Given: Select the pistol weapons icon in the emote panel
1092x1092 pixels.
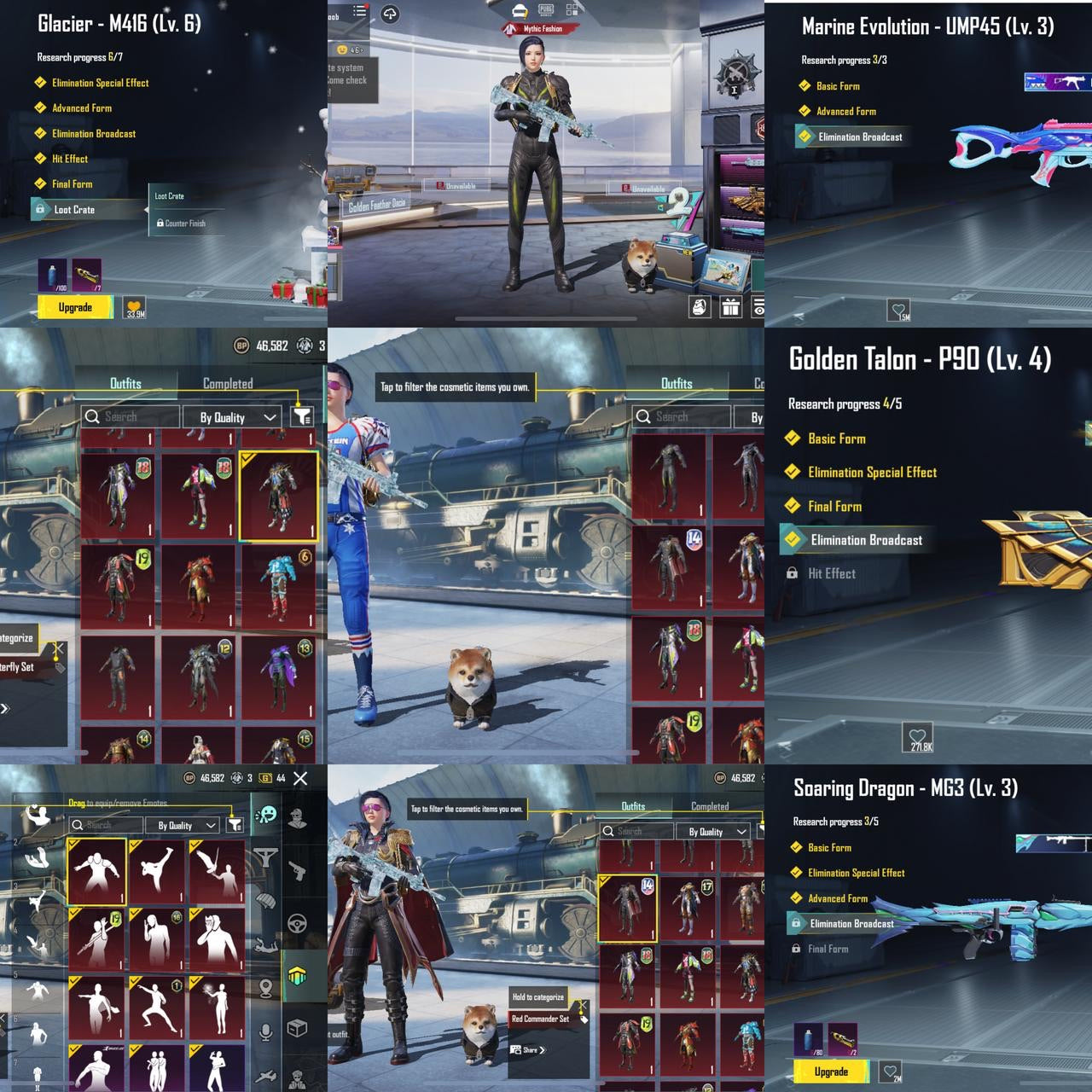Looking at the screenshot, I should (297, 870).
